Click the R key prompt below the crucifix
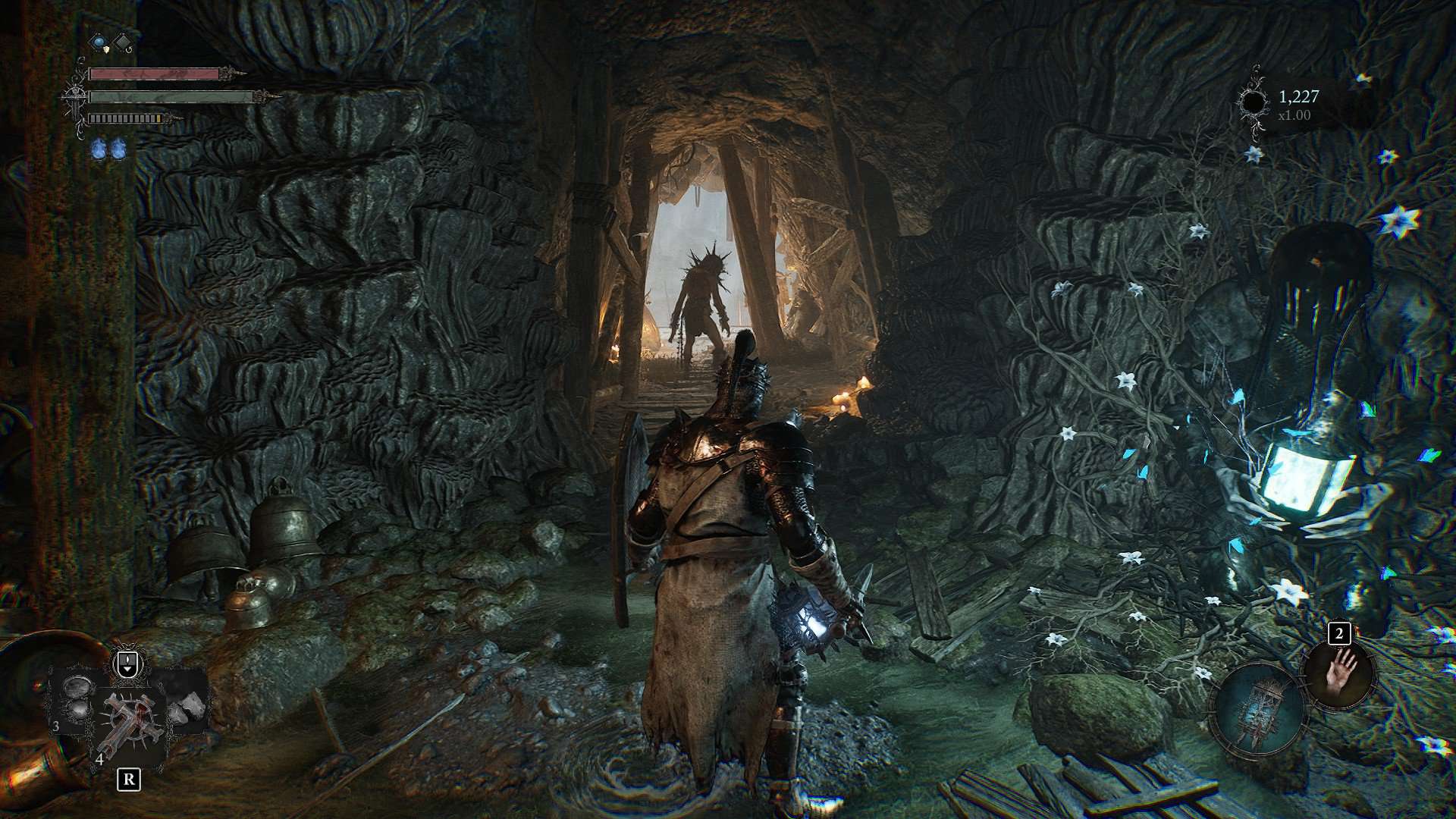The width and height of the screenshot is (1456, 819). 129,780
